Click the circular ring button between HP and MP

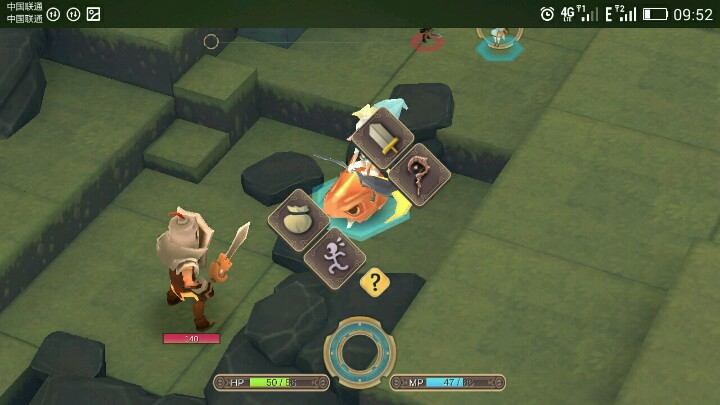(360, 351)
